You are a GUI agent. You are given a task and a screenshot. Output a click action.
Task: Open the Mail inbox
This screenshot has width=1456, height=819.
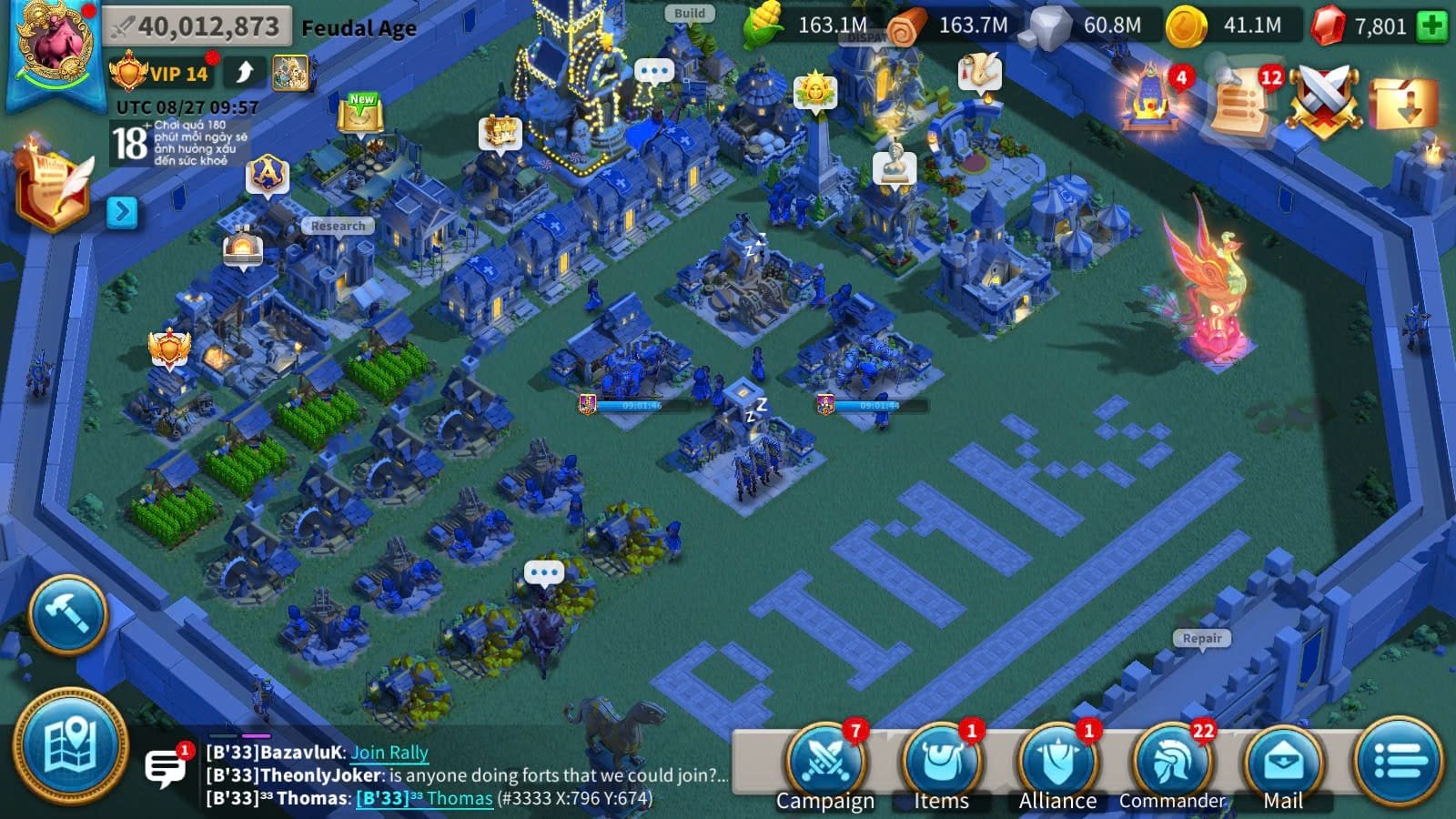(1283, 763)
